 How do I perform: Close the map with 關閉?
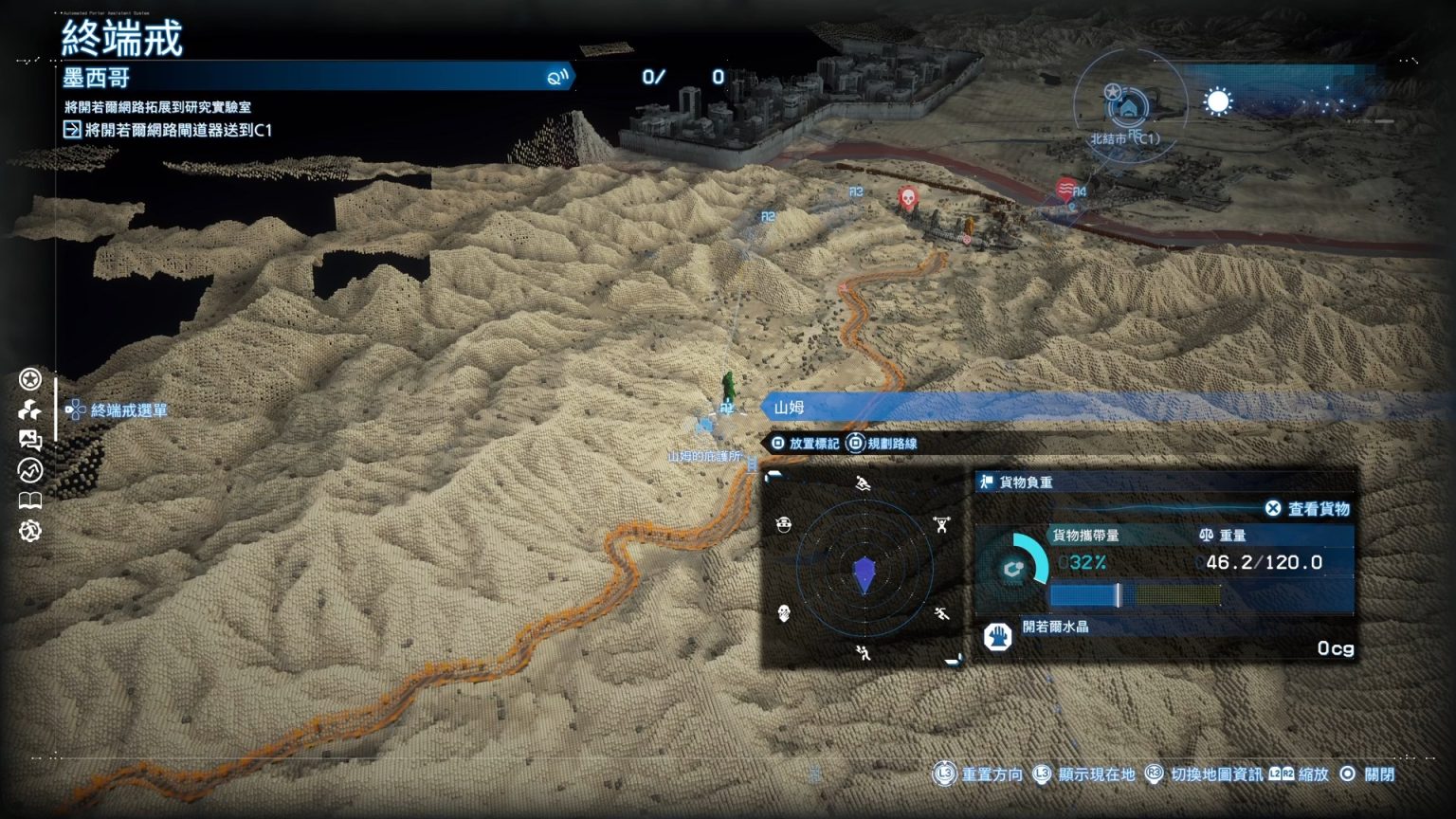point(1368,774)
